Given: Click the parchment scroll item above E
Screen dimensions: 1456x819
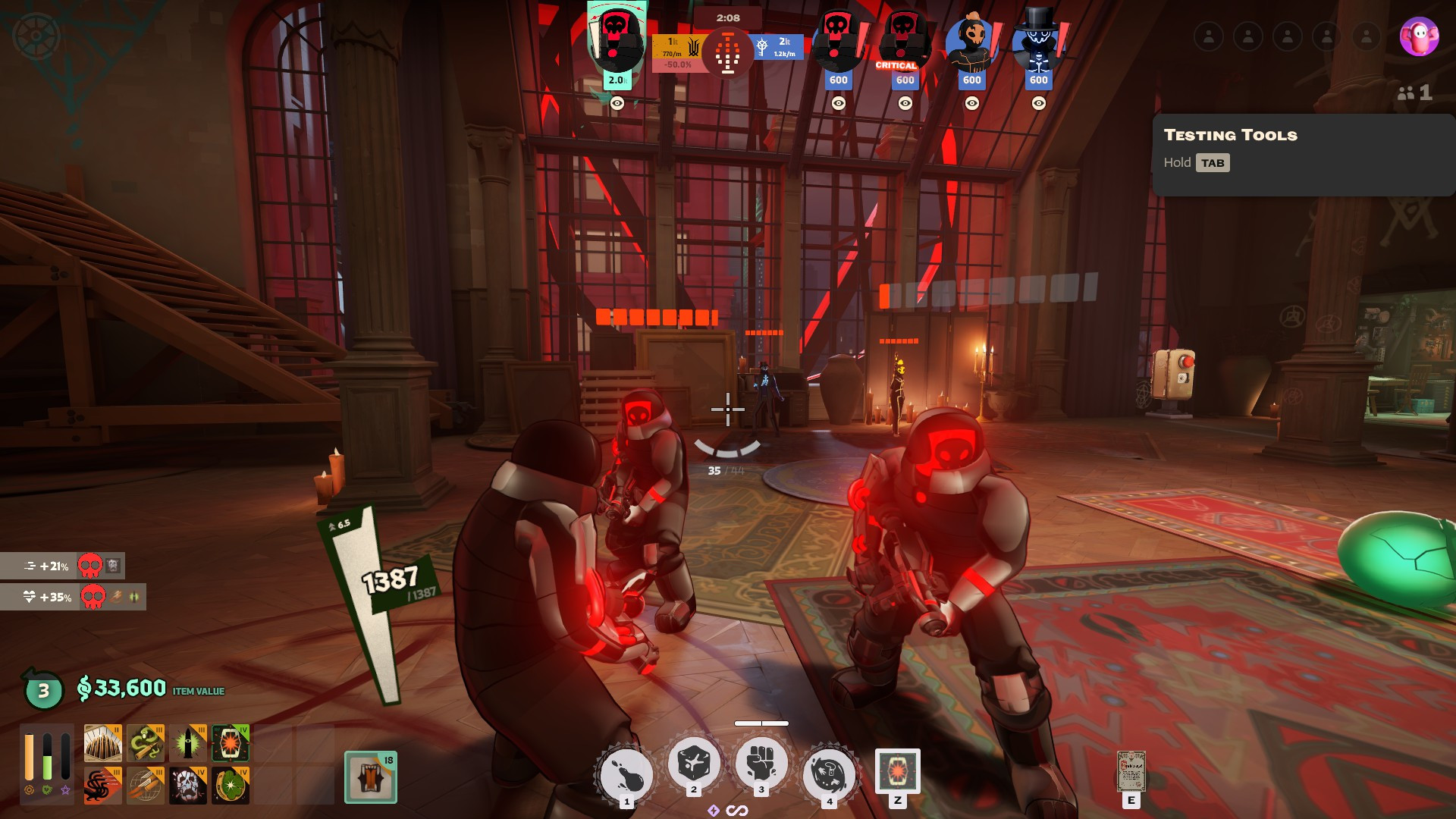Looking at the screenshot, I should [1131, 770].
